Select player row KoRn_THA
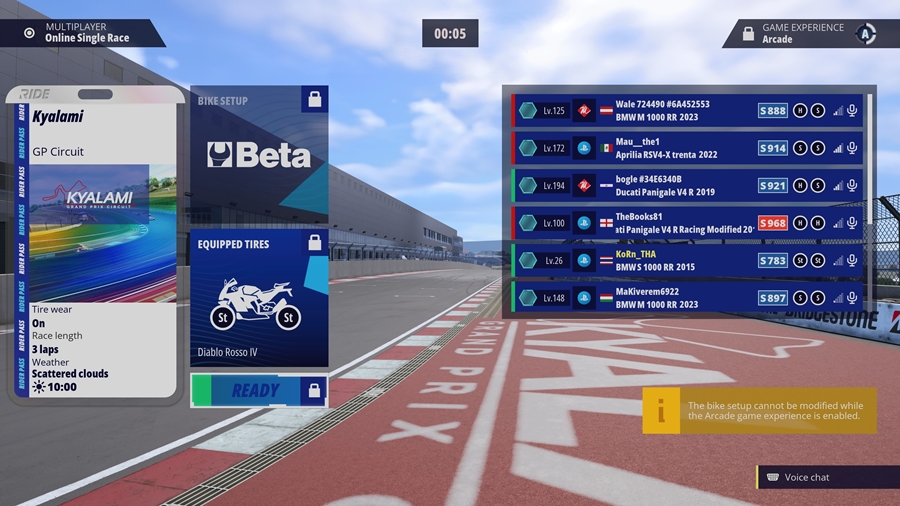Screen dimensions: 900x506 point(688,260)
